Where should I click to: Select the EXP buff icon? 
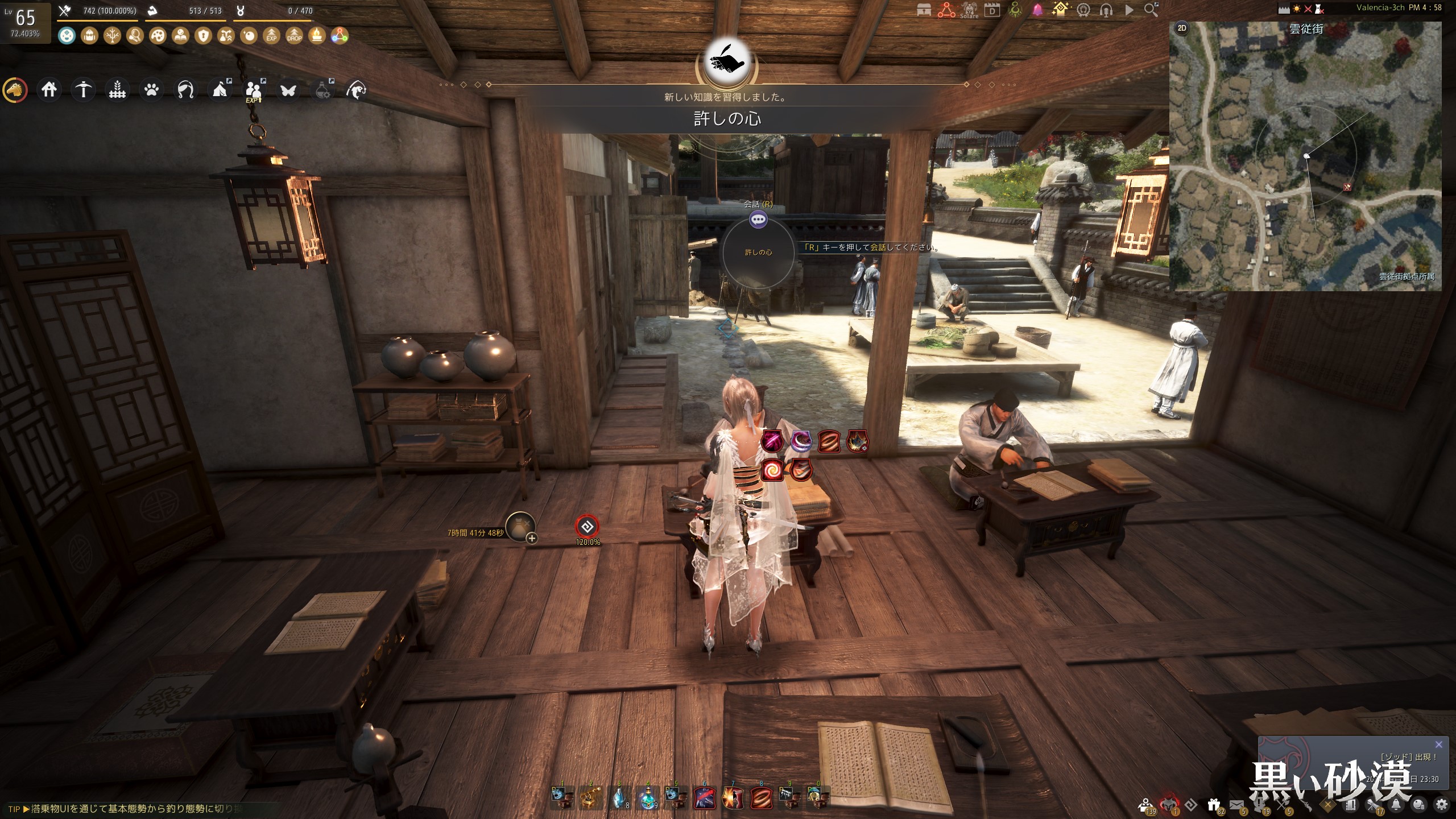coord(271,36)
